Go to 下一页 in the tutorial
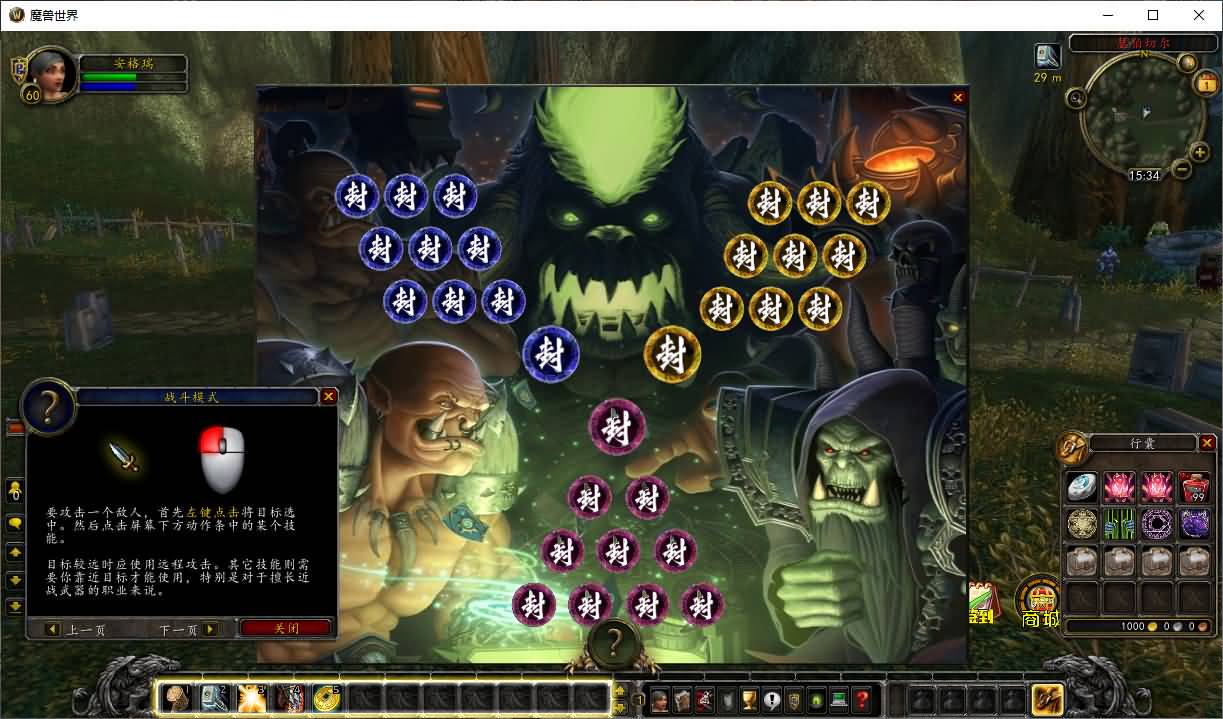The image size is (1223, 719). coord(189,630)
